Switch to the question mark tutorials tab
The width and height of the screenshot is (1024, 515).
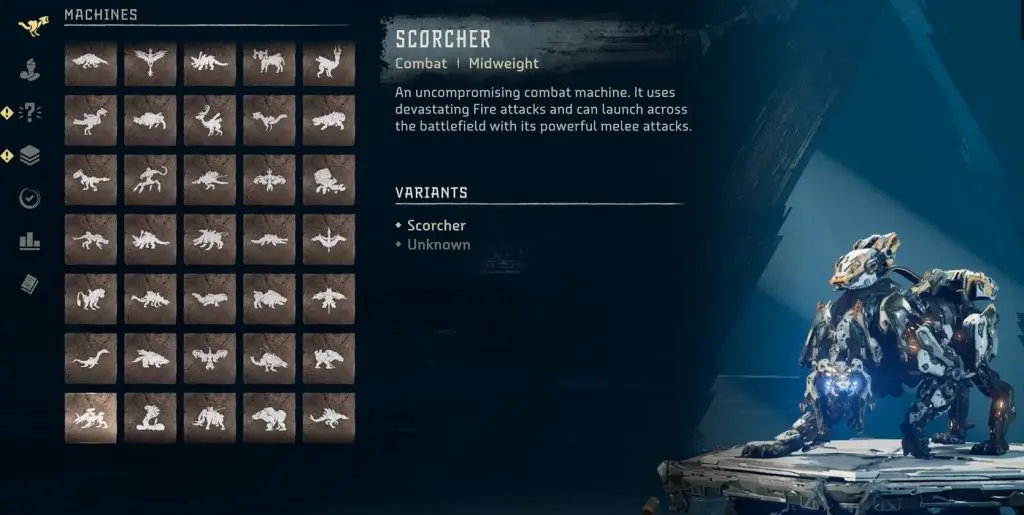[x=30, y=112]
